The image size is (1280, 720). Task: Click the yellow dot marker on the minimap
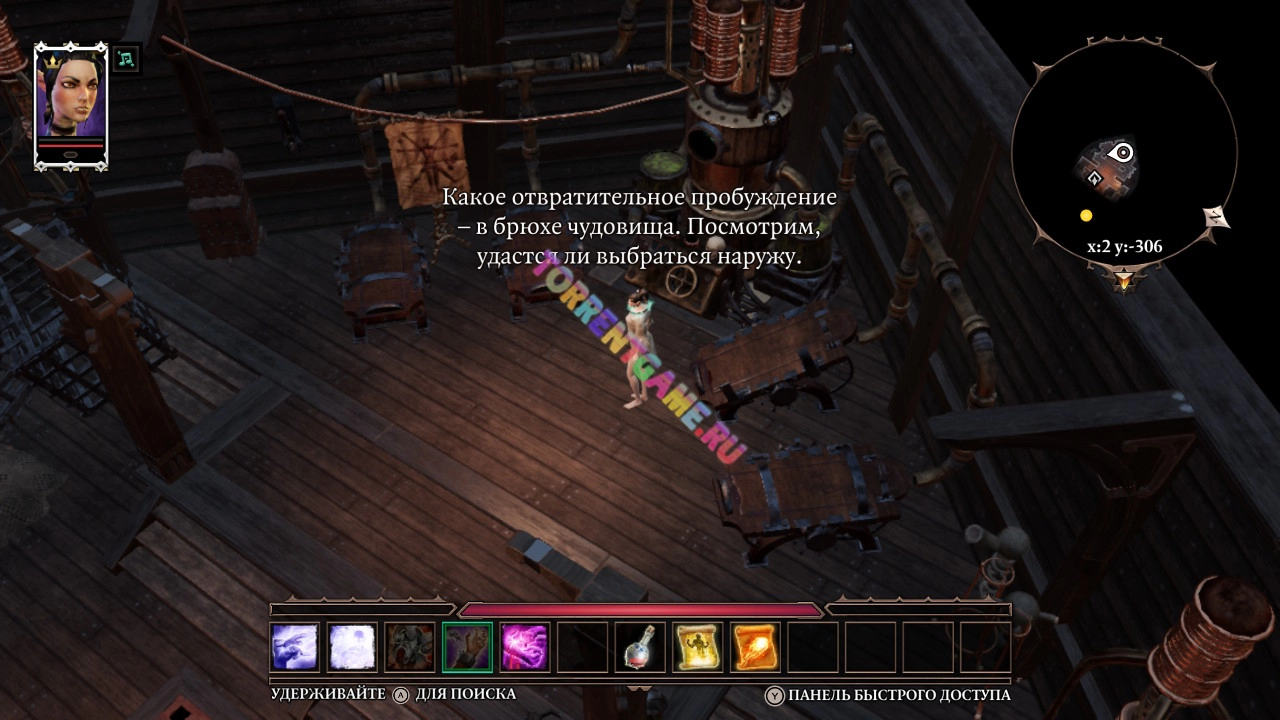[1086, 215]
